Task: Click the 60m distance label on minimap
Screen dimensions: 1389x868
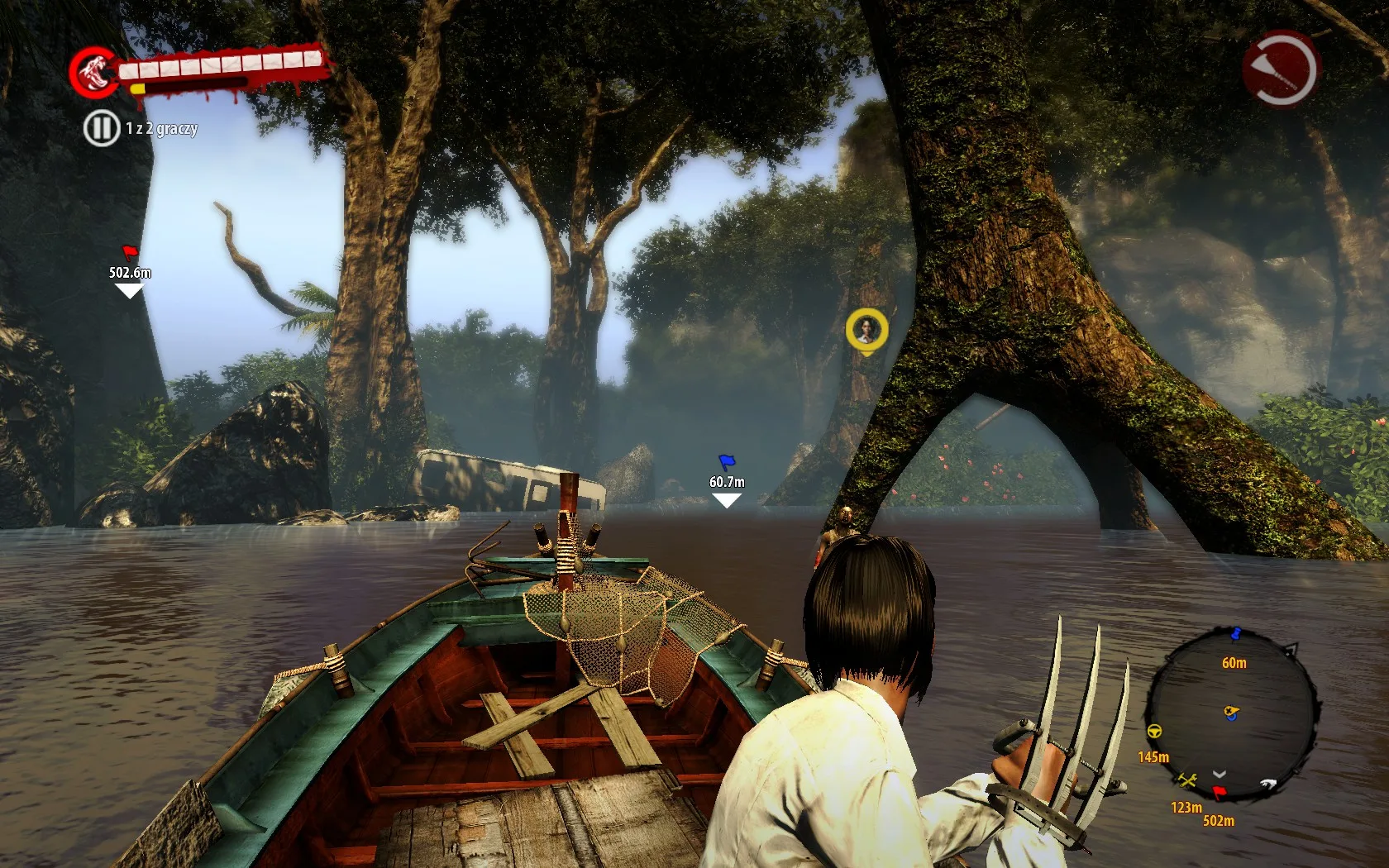Action: [x=1234, y=662]
